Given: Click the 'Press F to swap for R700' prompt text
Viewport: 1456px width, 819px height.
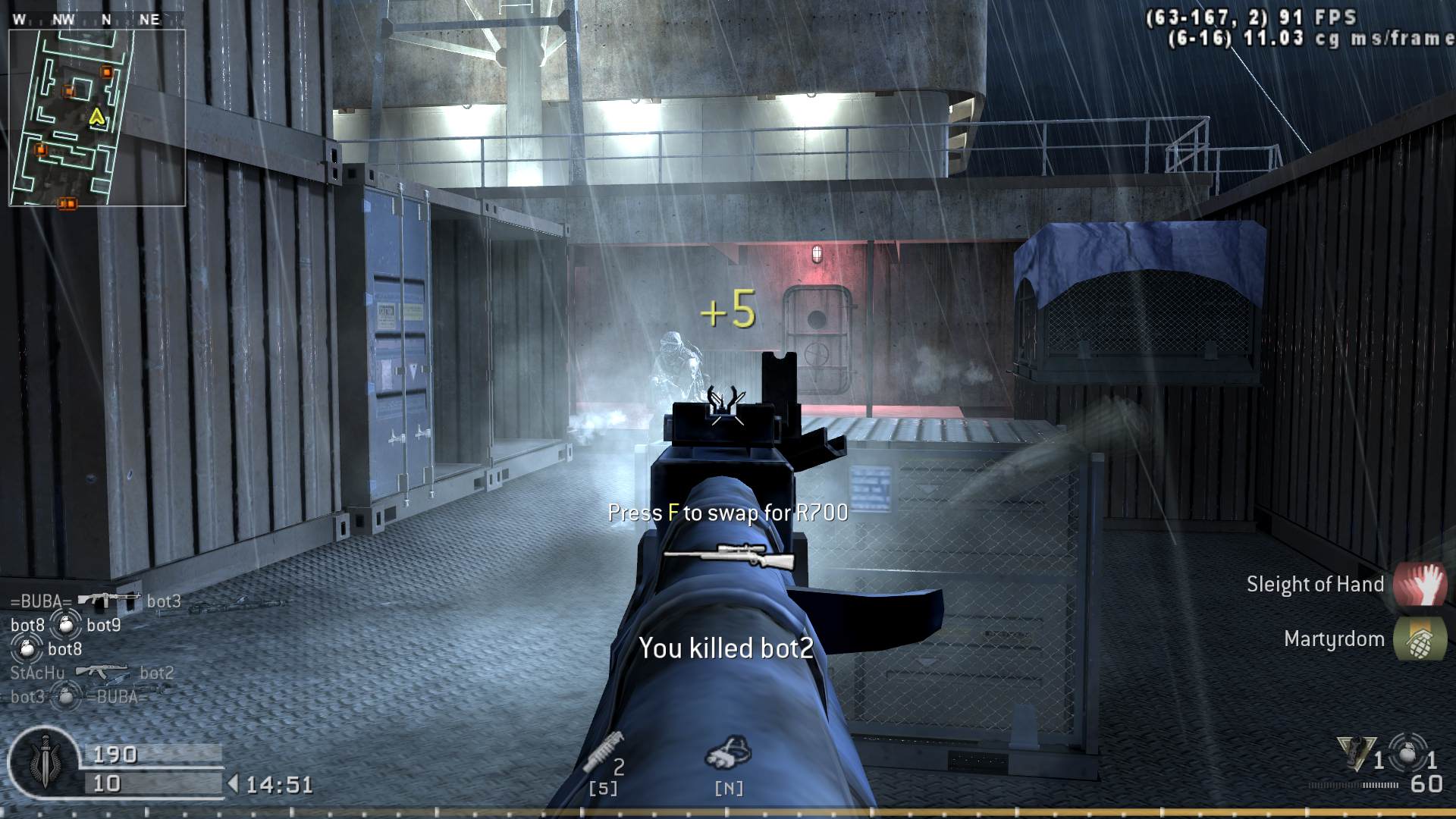Looking at the screenshot, I should 730,513.
